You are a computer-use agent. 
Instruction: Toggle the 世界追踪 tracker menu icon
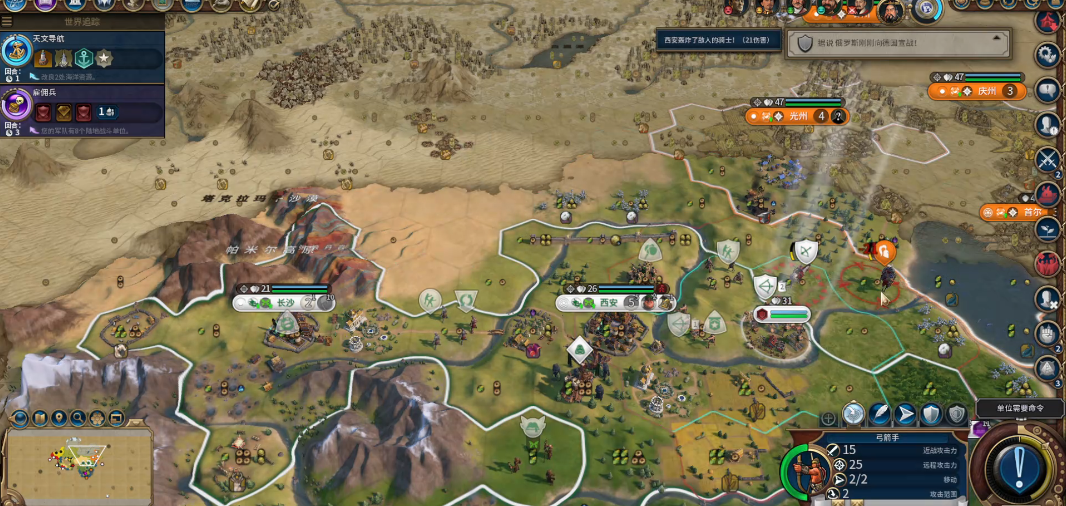[7, 21]
